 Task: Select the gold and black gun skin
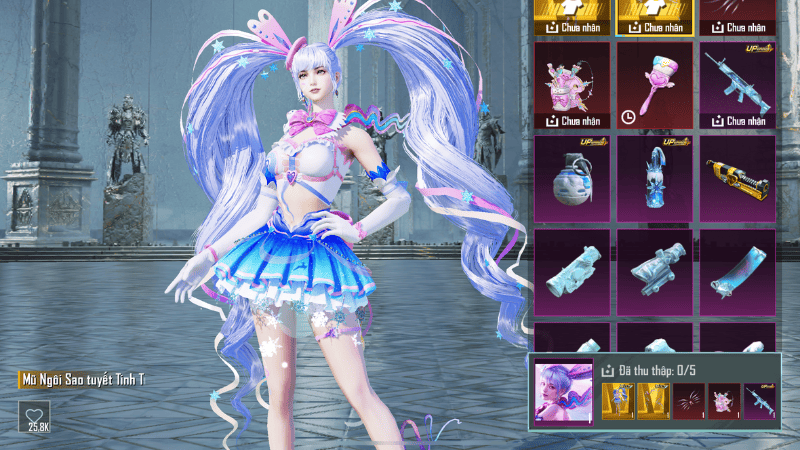point(737,177)
